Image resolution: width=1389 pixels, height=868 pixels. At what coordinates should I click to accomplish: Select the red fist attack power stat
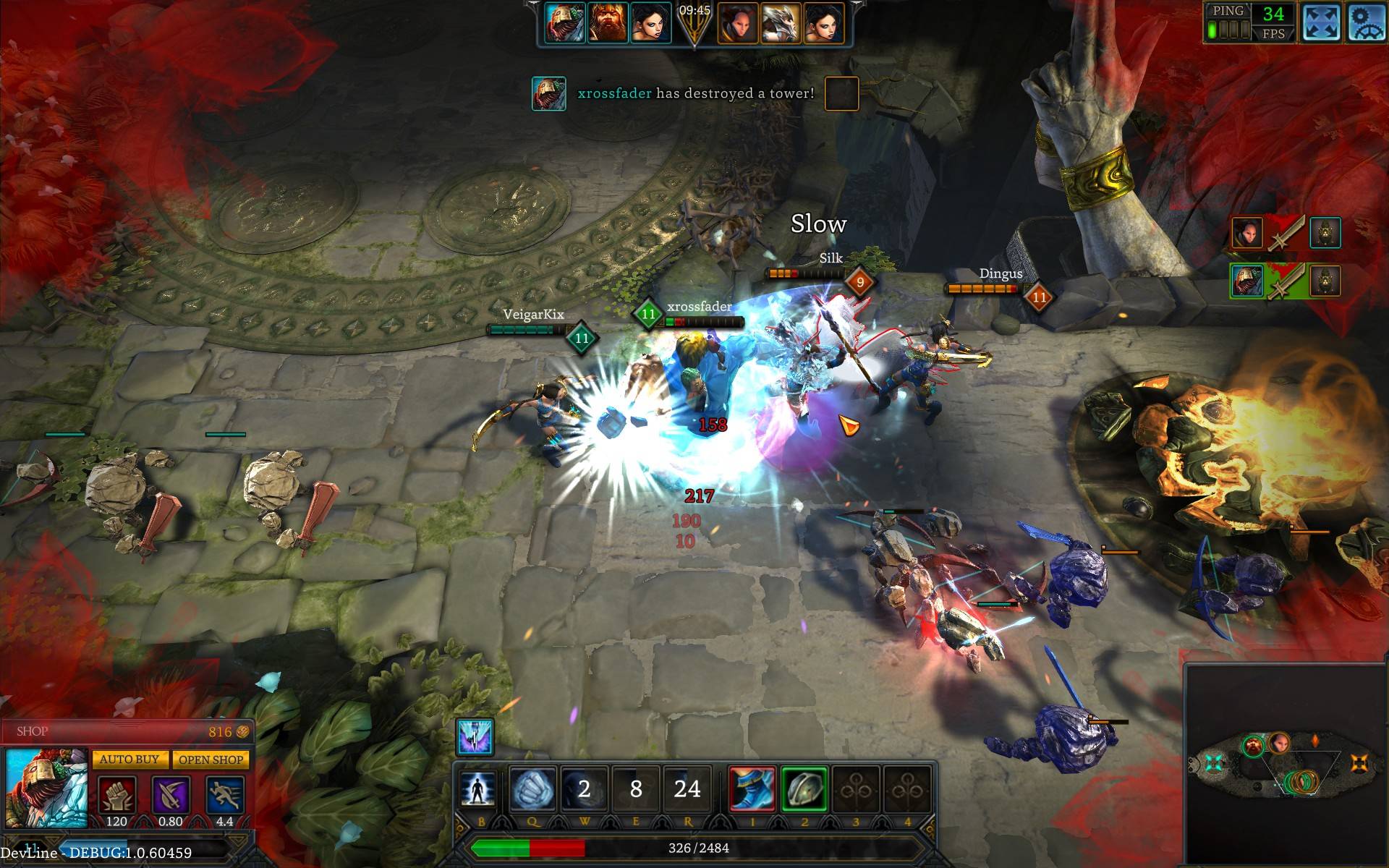click(x=116, y=796)
